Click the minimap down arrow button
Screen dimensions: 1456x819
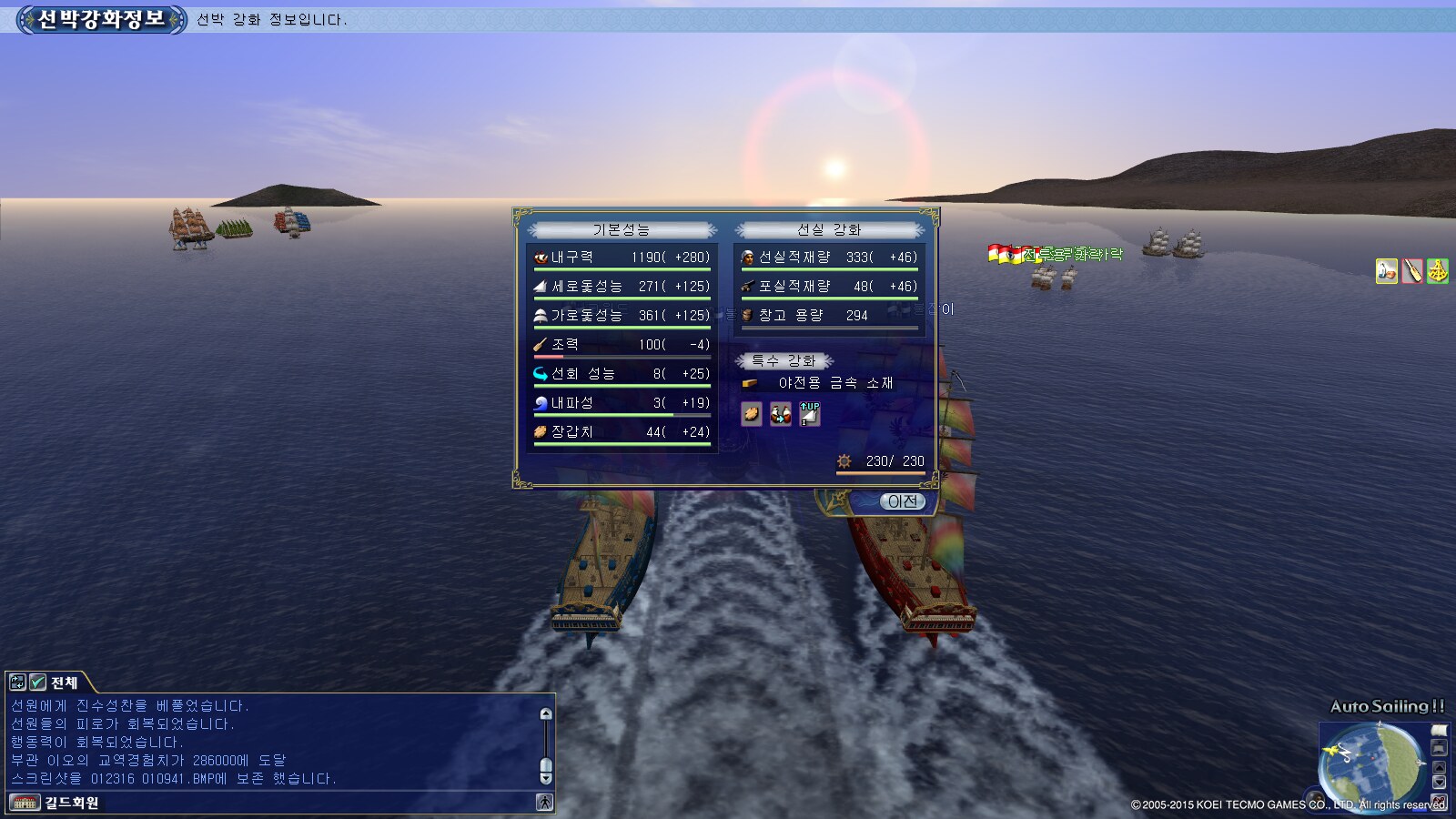(x=1439, y=783)
